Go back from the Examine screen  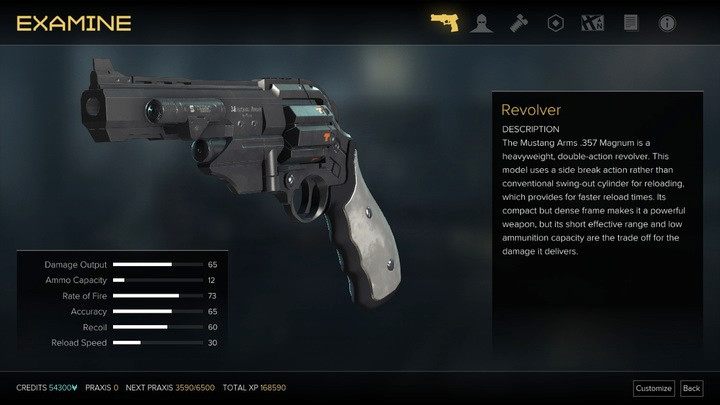click(x=691, y=388)
